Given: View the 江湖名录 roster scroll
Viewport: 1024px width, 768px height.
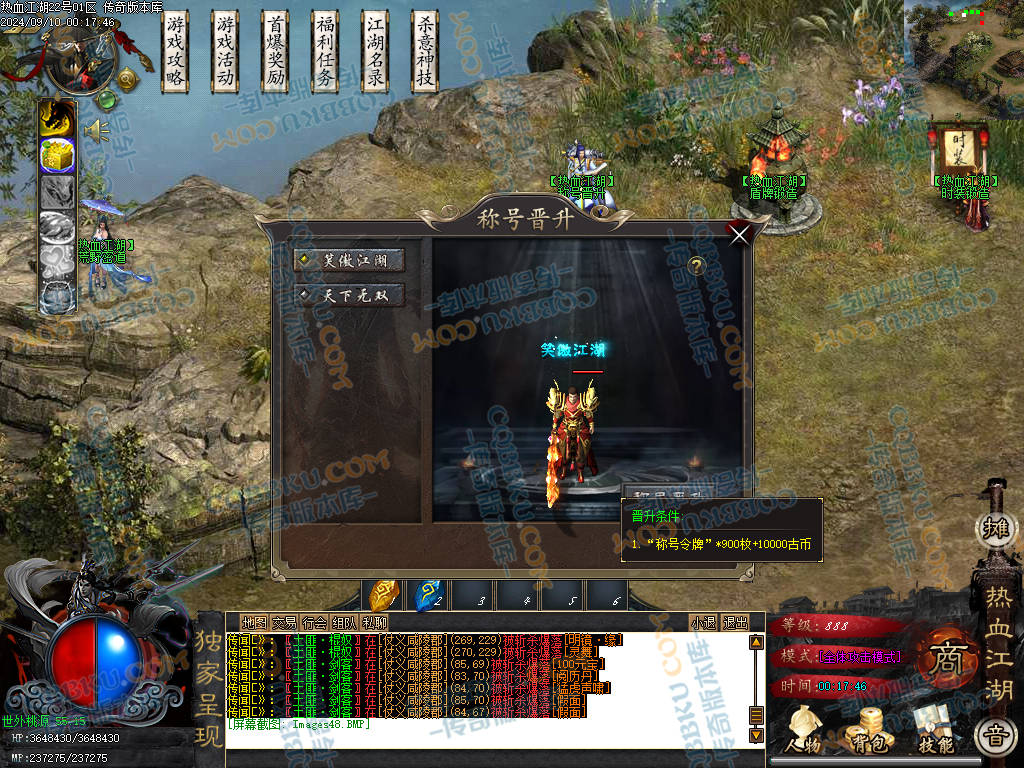Looking at the screenshot, I should pos(376,51).
